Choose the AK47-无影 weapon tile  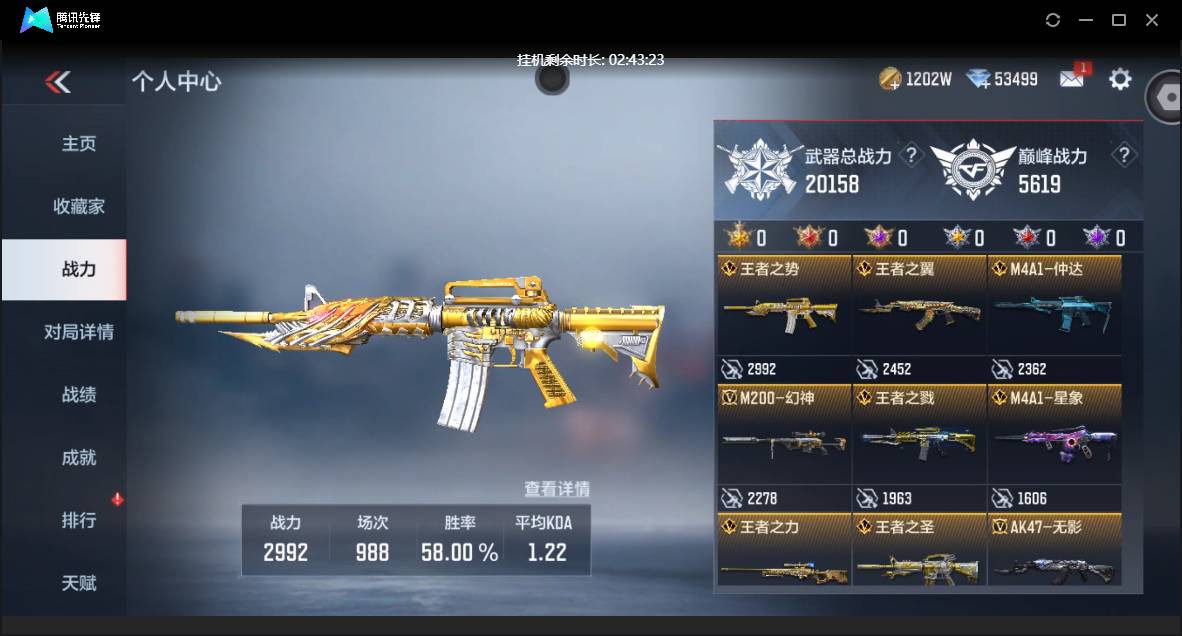(x=1054, y=550)
